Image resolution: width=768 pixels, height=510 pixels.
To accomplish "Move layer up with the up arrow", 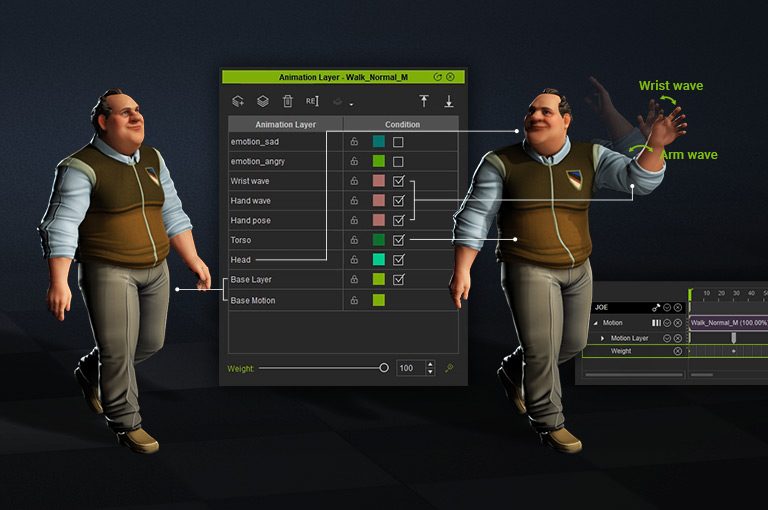I will pyautogui.click(x=424, y=101).
